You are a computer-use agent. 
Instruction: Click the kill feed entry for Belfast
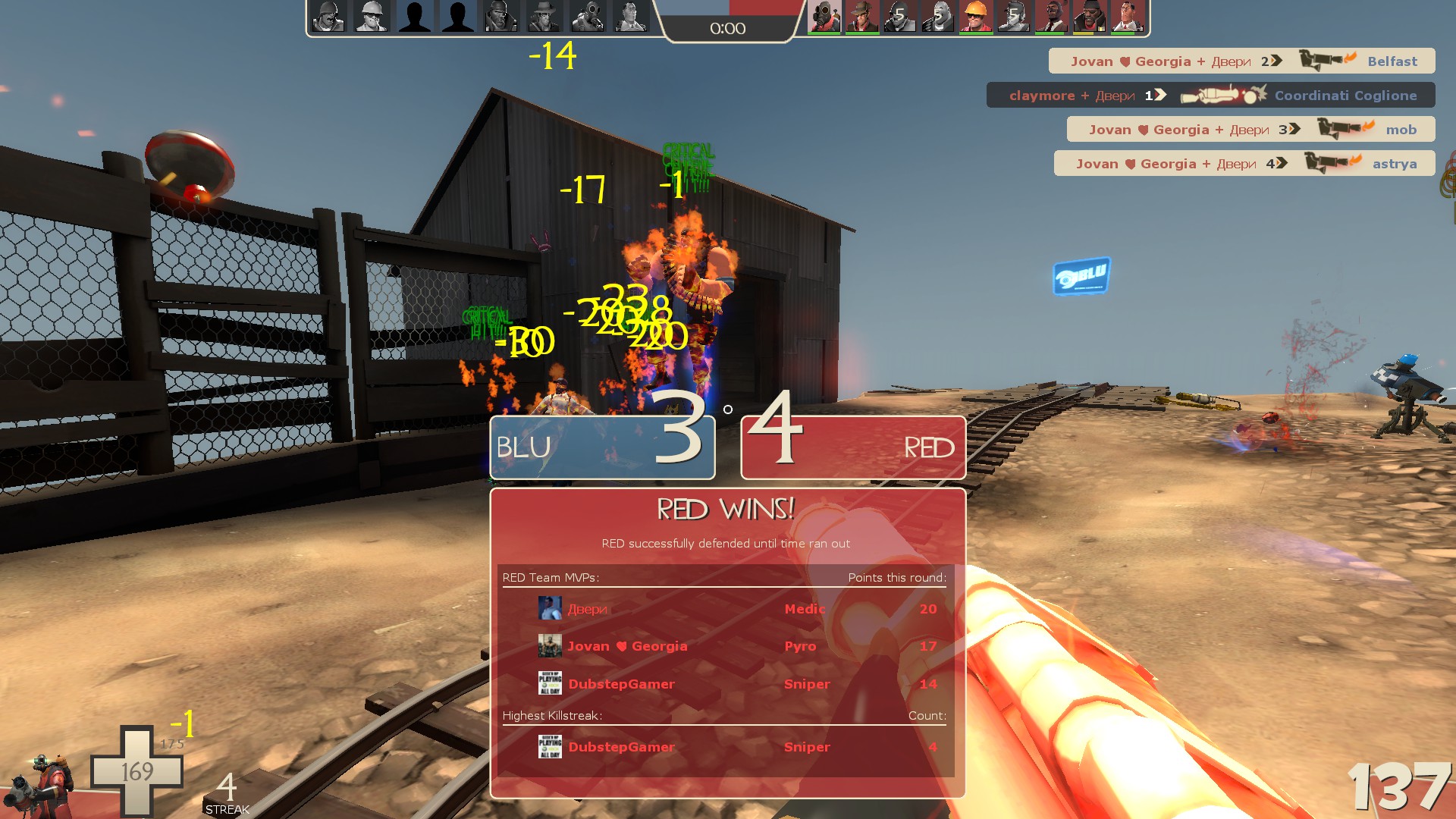point(1241,61)
